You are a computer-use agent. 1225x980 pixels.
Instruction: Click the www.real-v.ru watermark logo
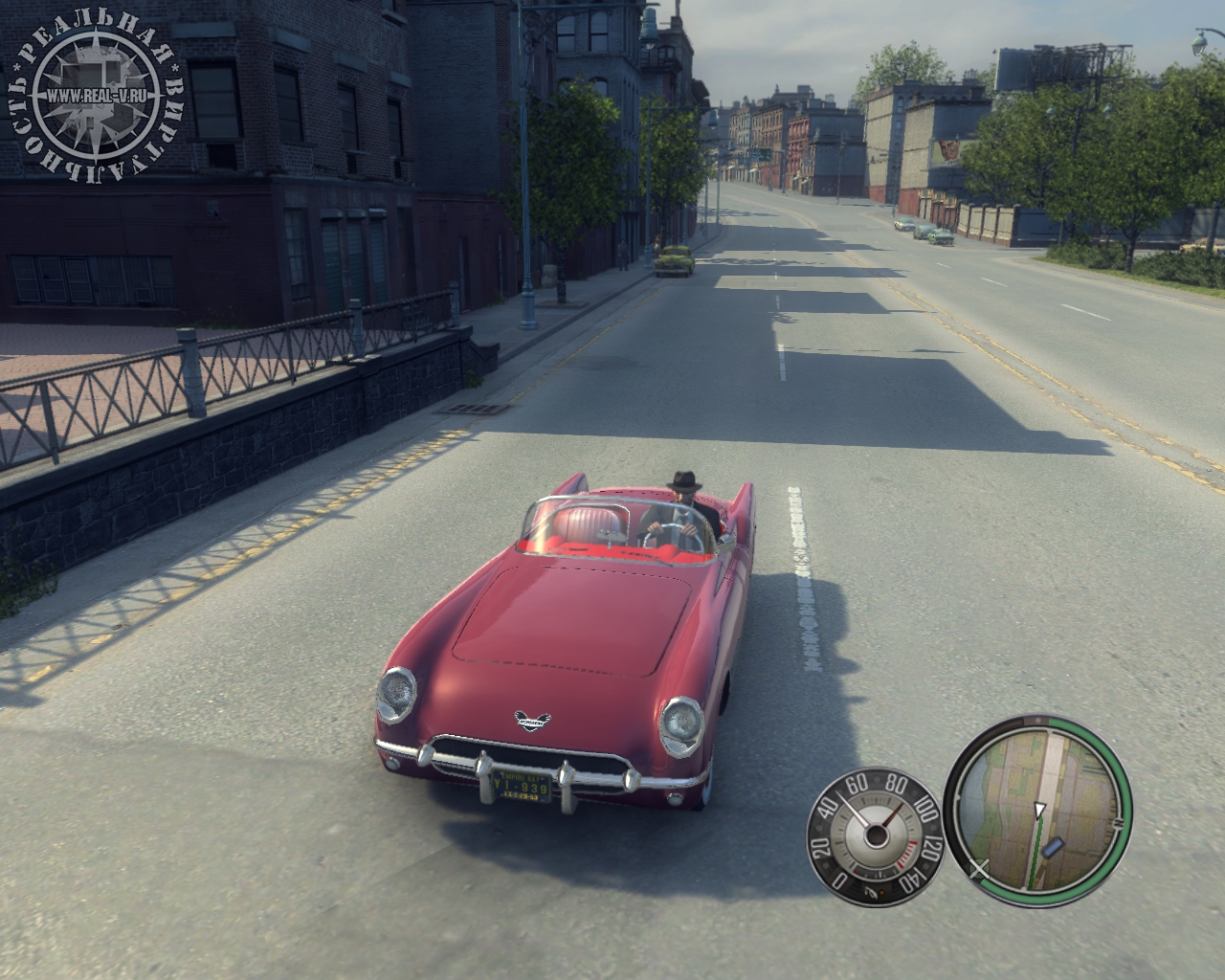pos(94,97)
